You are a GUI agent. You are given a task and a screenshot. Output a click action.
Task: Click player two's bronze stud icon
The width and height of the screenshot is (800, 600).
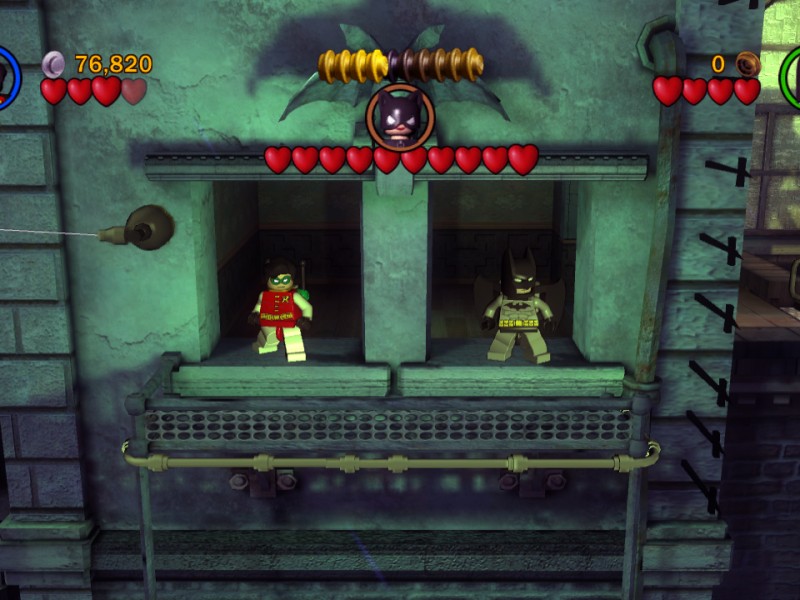click(746, 65)
